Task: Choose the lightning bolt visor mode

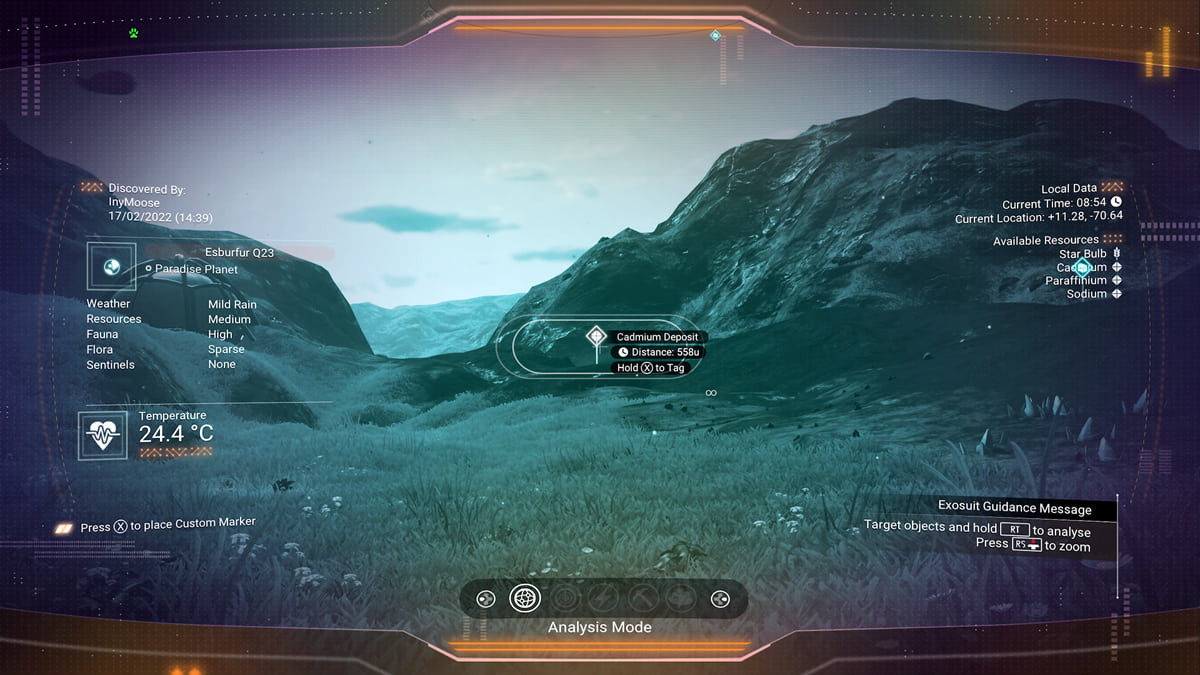Action: [x=604, y=598]
